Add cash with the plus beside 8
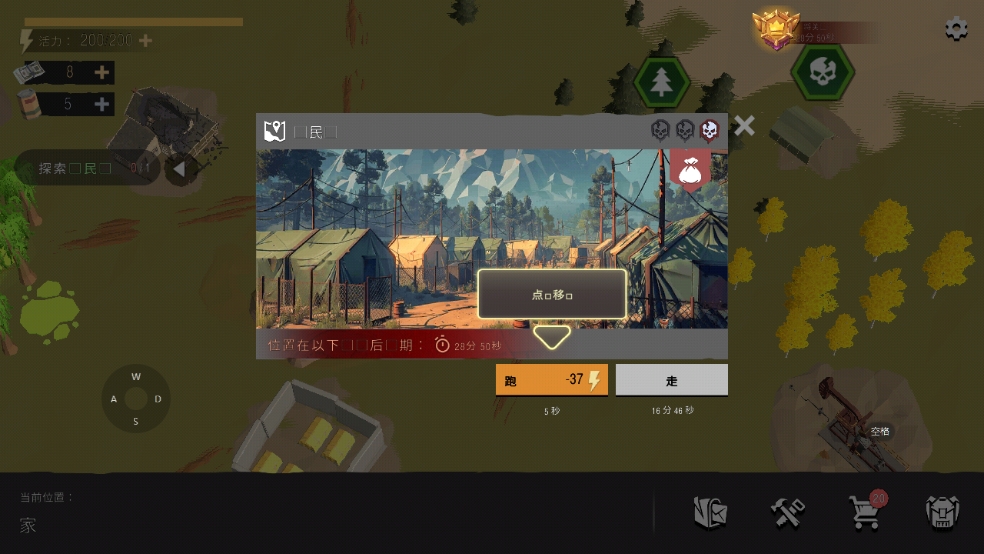Screen dimensions: 984x554 click(102, 72)
